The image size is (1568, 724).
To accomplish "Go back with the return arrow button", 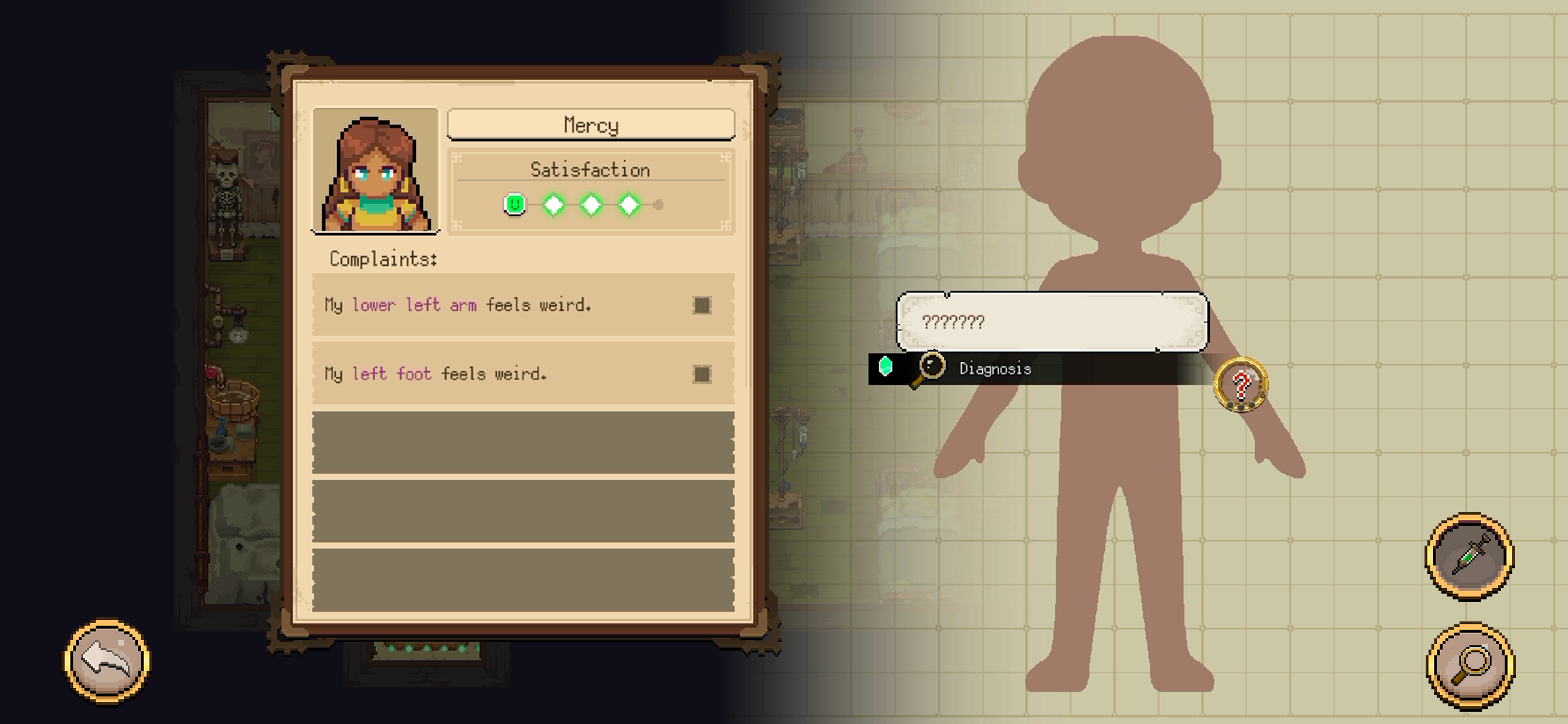I will tap(107, 661).
